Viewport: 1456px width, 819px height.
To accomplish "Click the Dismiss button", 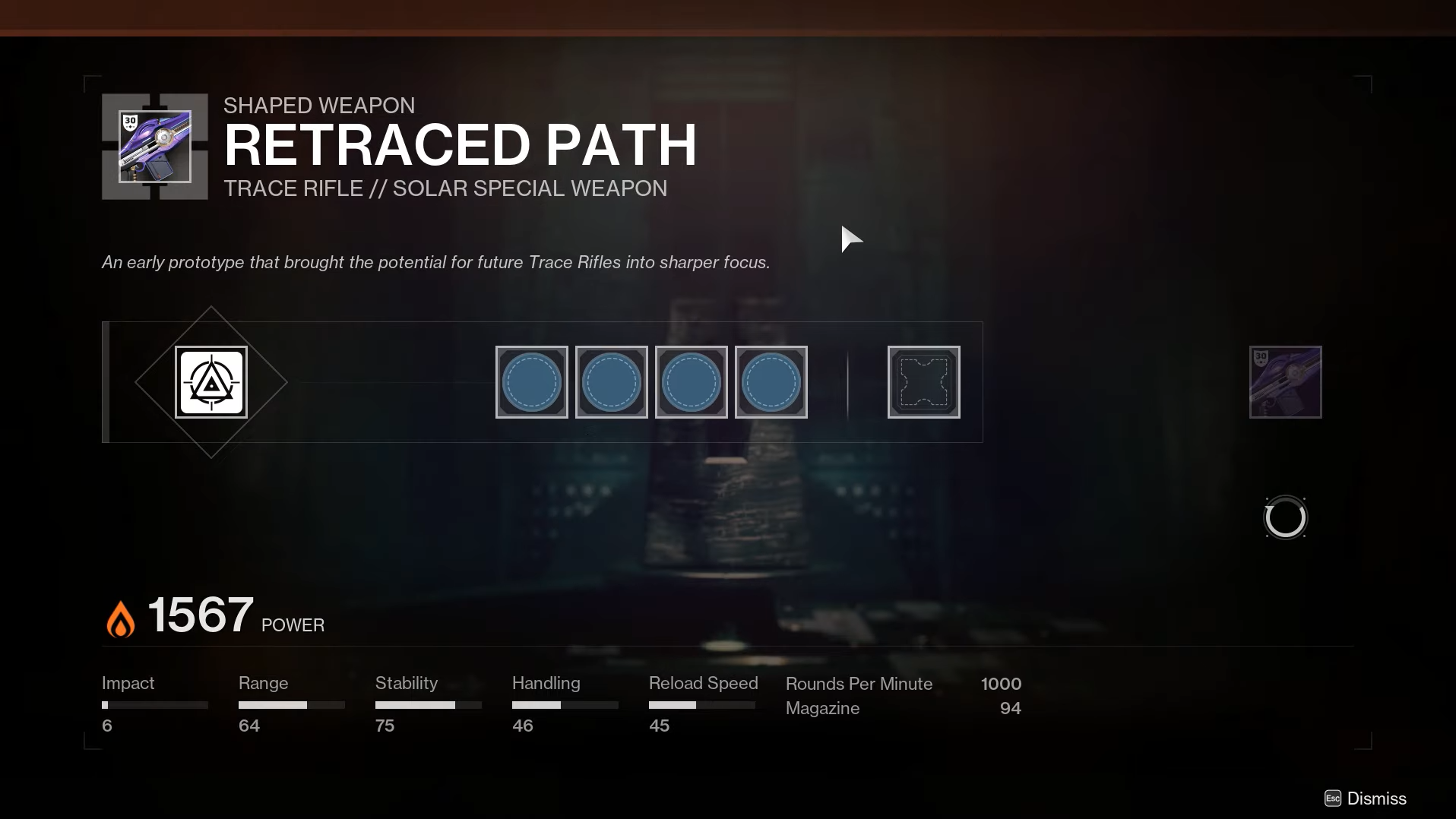I will (1377, 798).
